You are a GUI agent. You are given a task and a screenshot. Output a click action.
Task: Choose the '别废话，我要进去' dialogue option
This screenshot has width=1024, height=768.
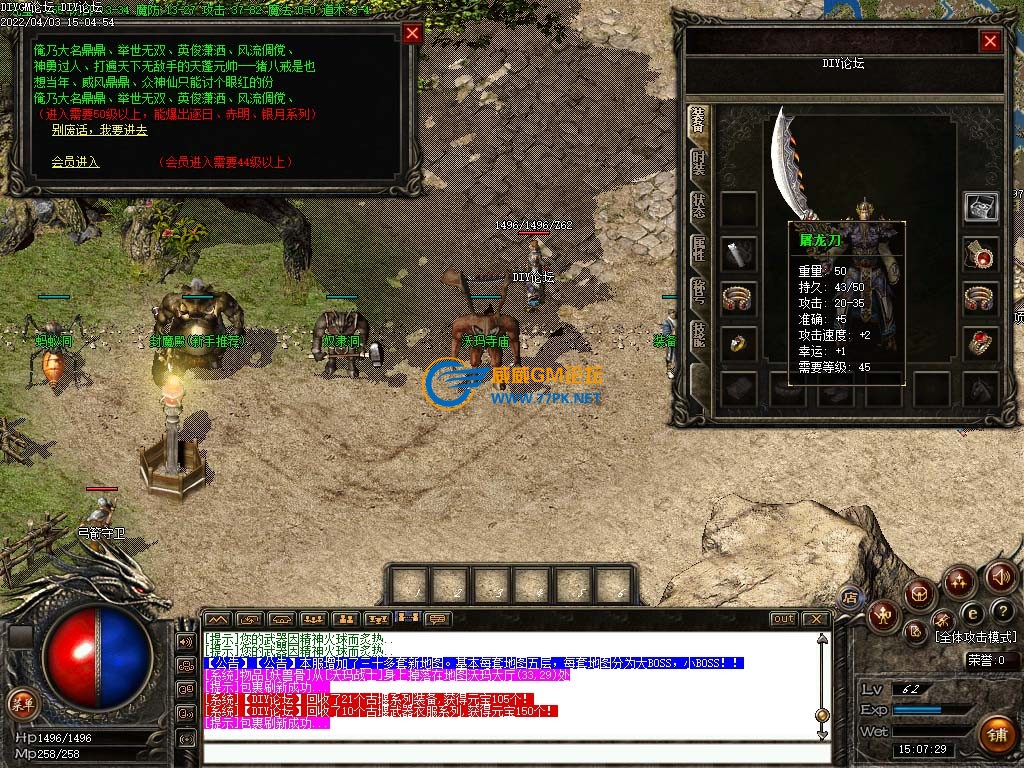(x=99, y=130)
